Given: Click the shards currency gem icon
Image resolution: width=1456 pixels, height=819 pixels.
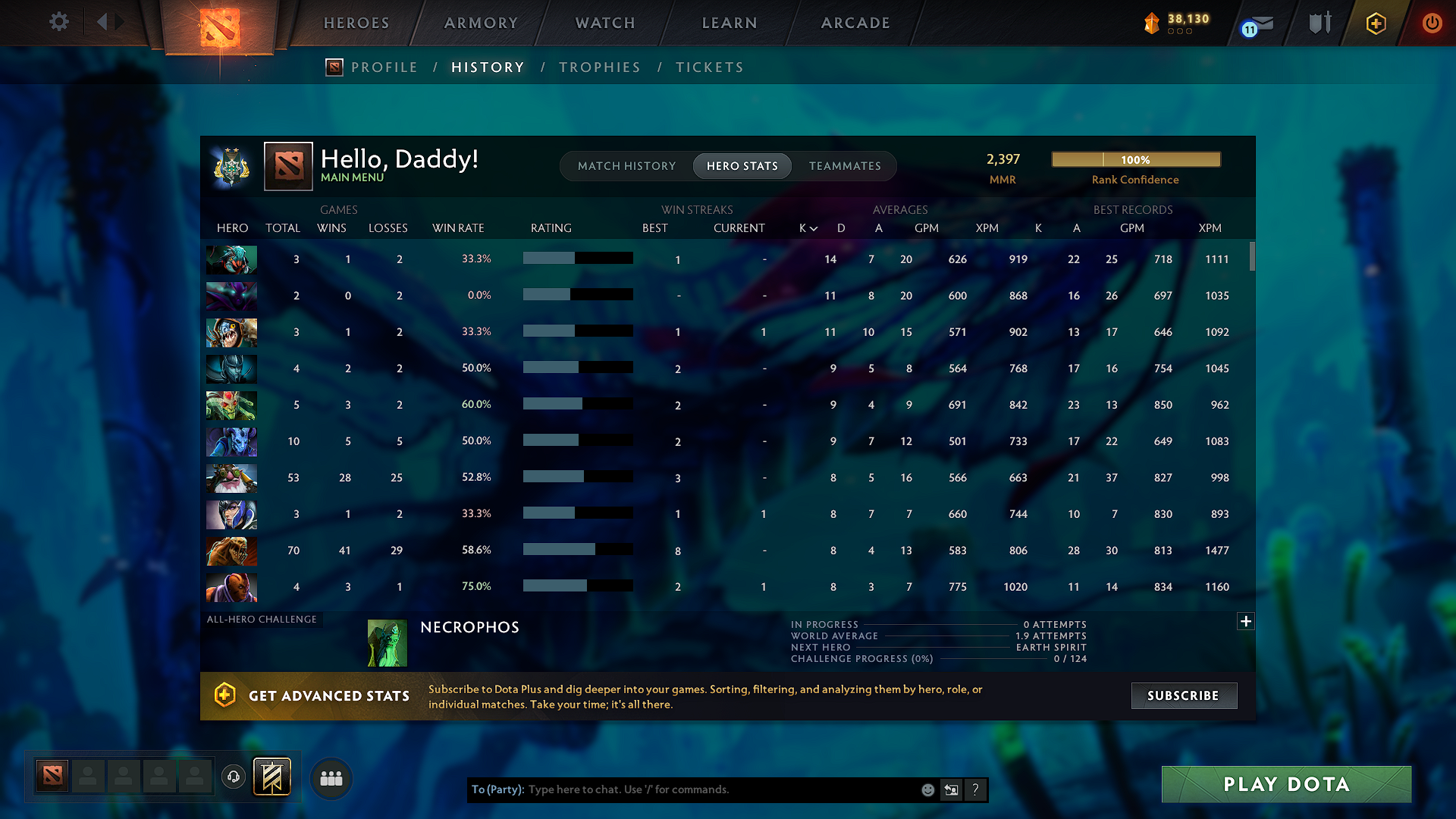Looking at the screenshot, I should coord(1151,23).
